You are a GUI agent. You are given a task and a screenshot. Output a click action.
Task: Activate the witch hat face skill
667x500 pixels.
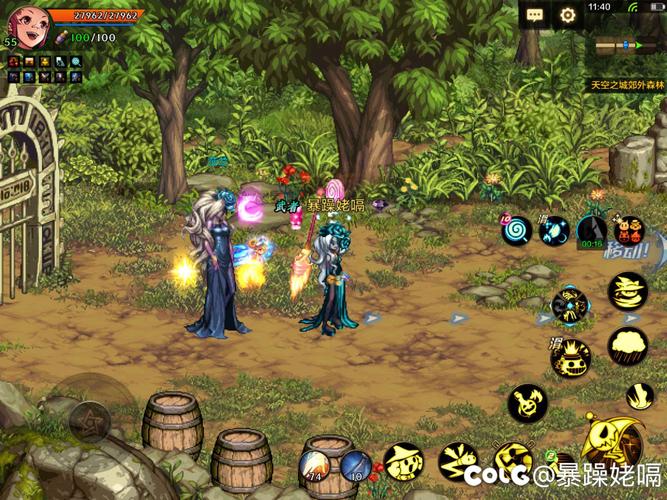pos(403,461)
